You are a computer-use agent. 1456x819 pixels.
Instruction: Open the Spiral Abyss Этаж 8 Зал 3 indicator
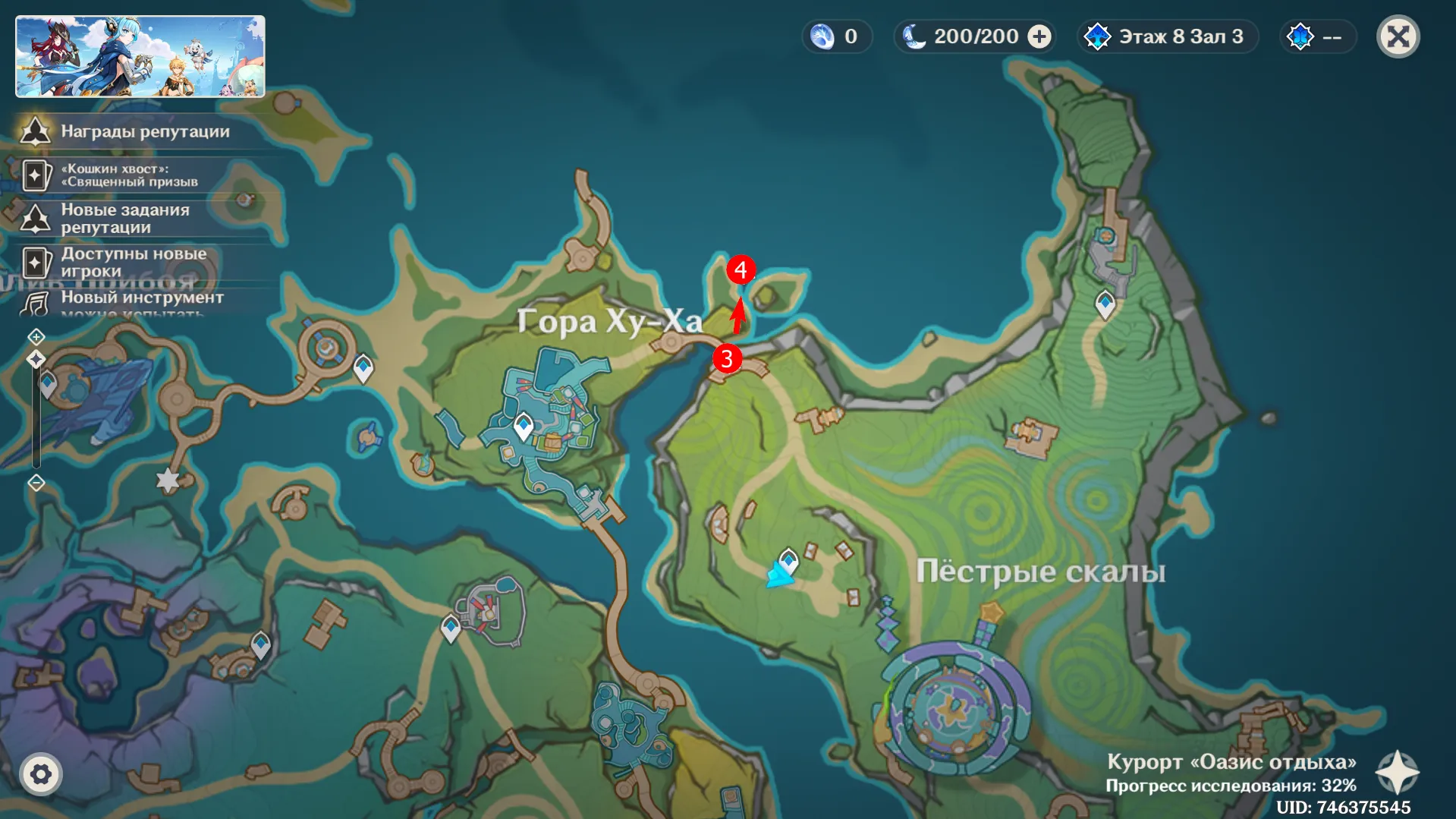pyautogui.click(x=1168, y=36)
